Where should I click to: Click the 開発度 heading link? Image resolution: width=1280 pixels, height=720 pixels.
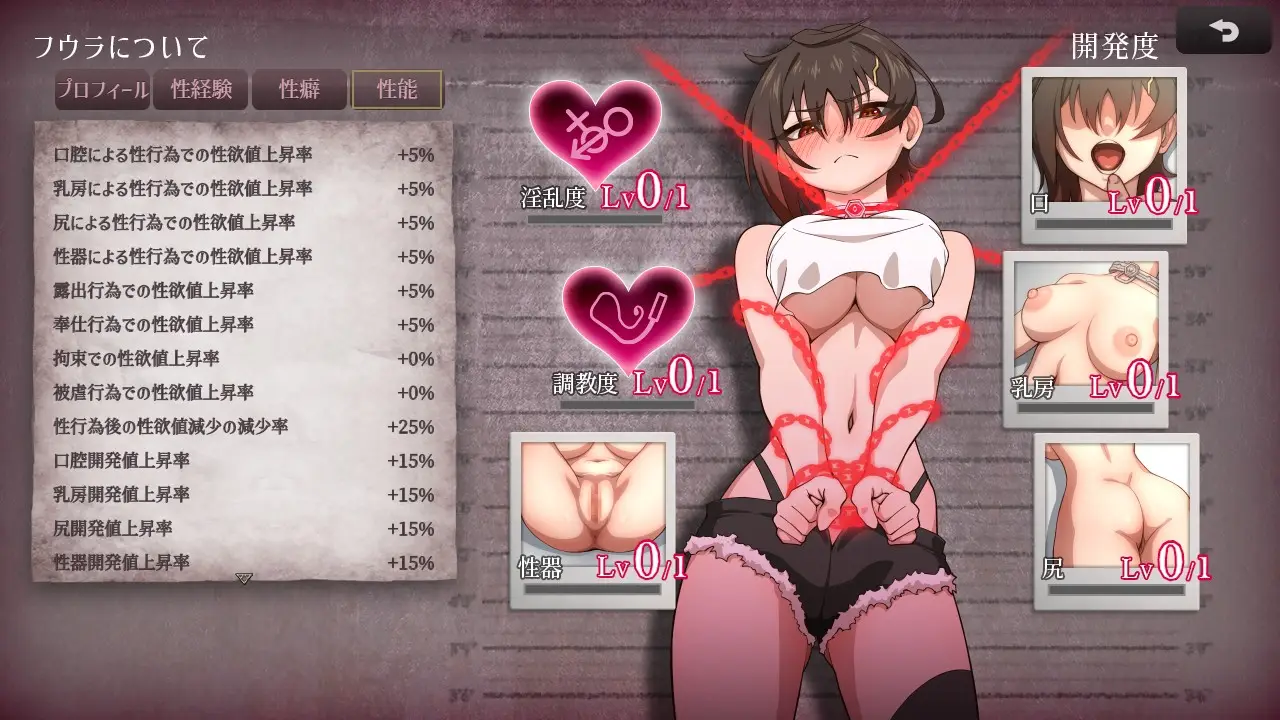(1115, 45)
